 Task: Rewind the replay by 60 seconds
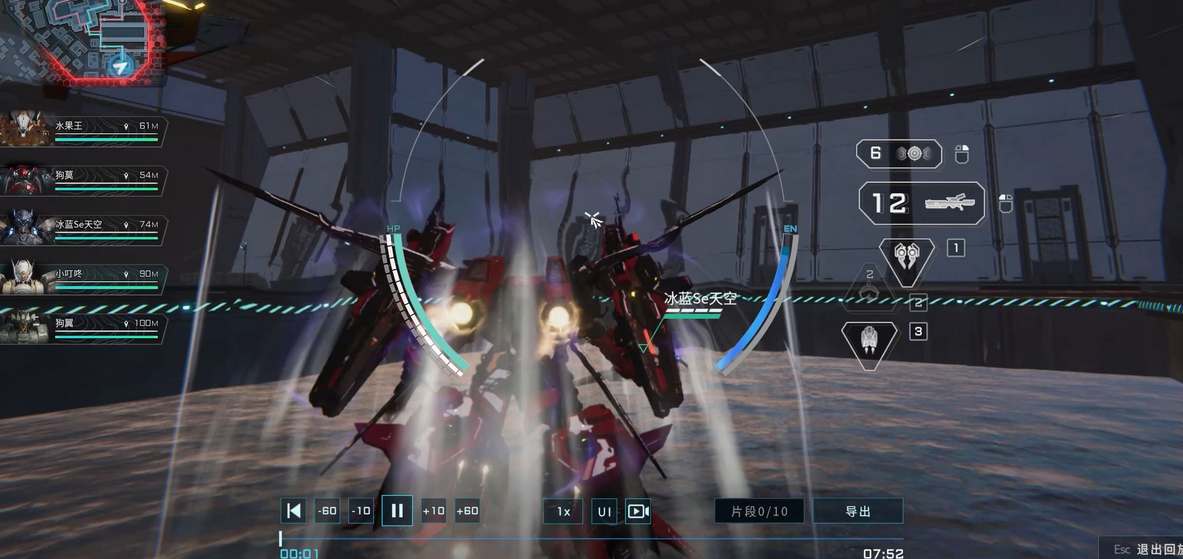(x=327, y=511)
